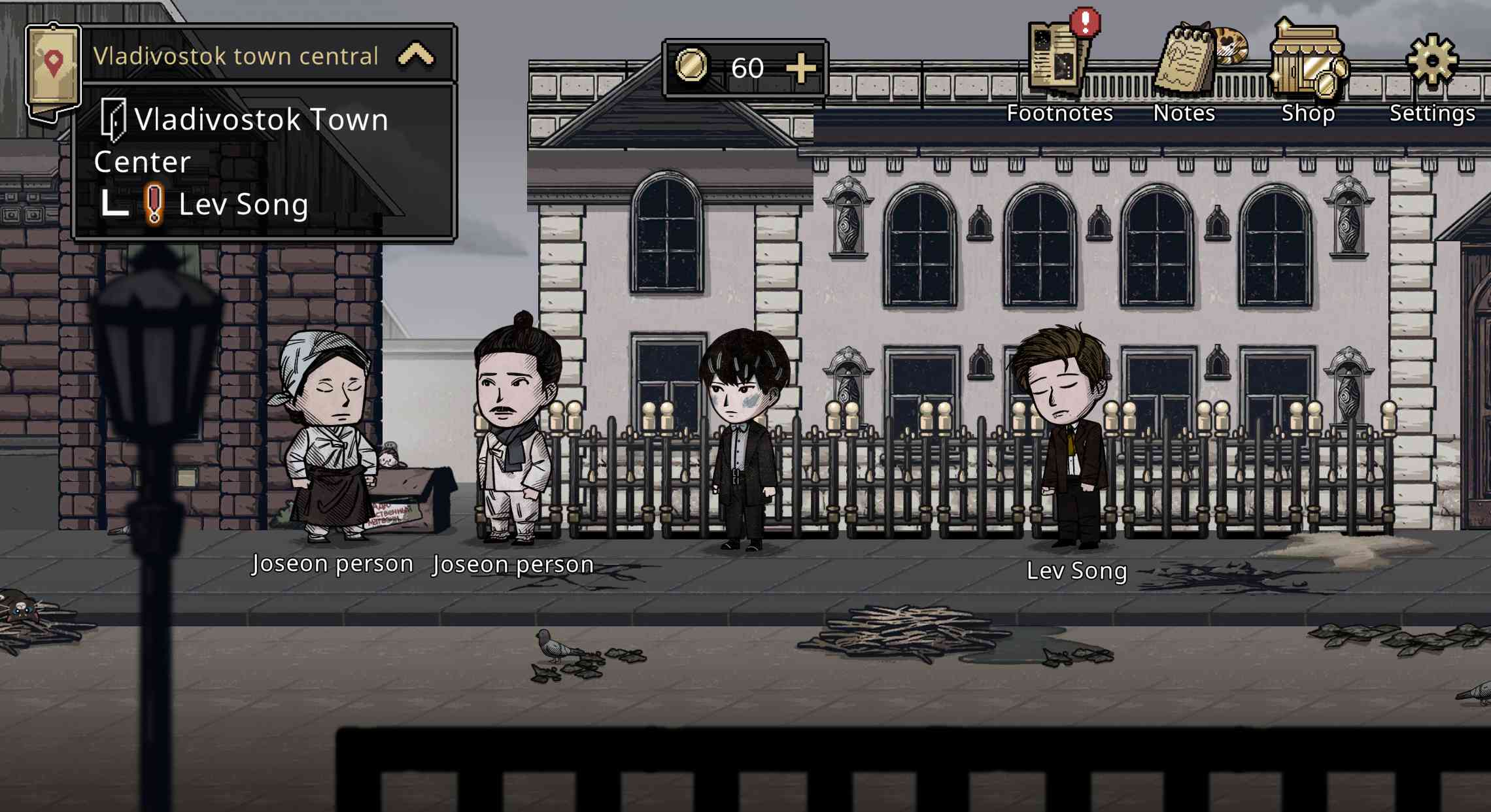
Task: Select Vladivostok Town Center destination entry
Action: pyautogui.click(x=242, y=139)
